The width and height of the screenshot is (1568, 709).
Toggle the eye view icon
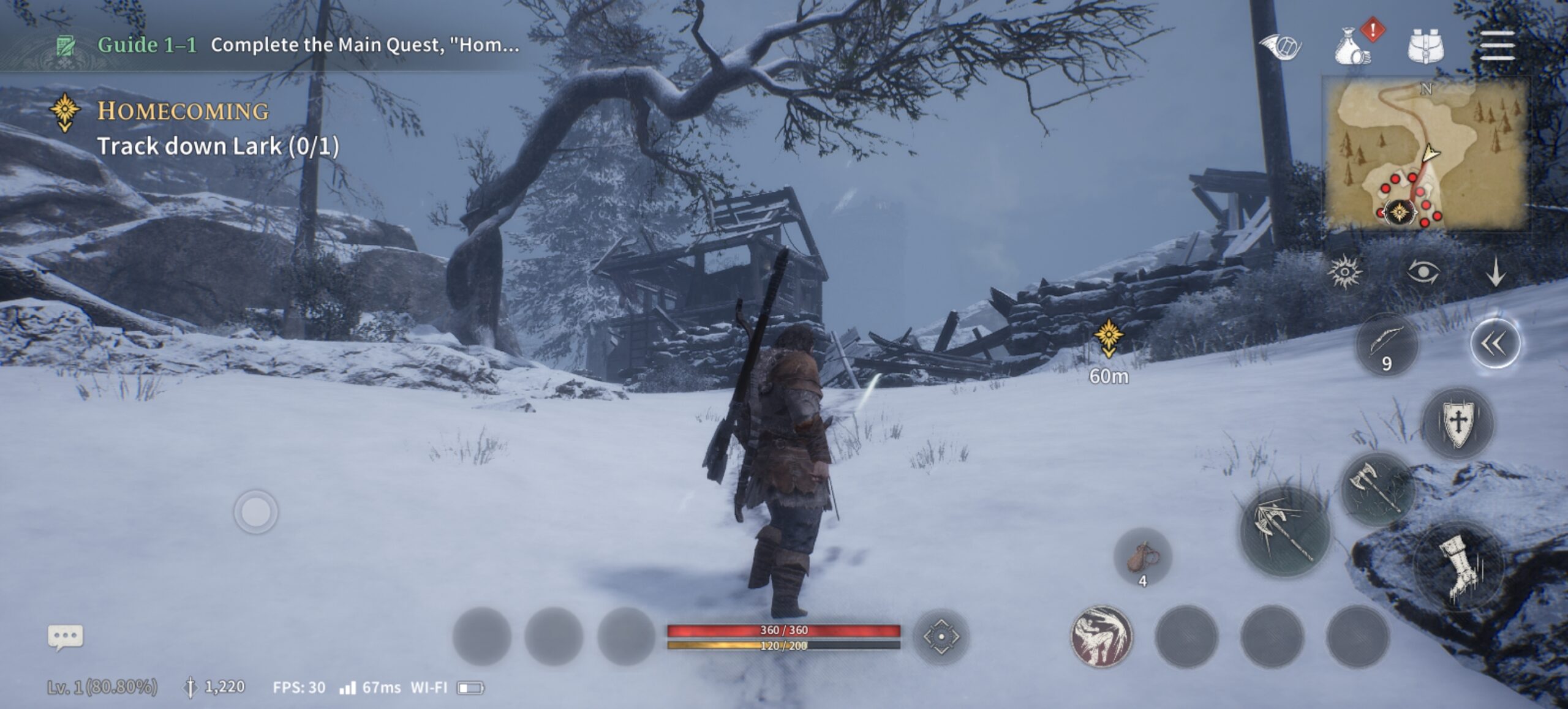tap(1422, 271)
